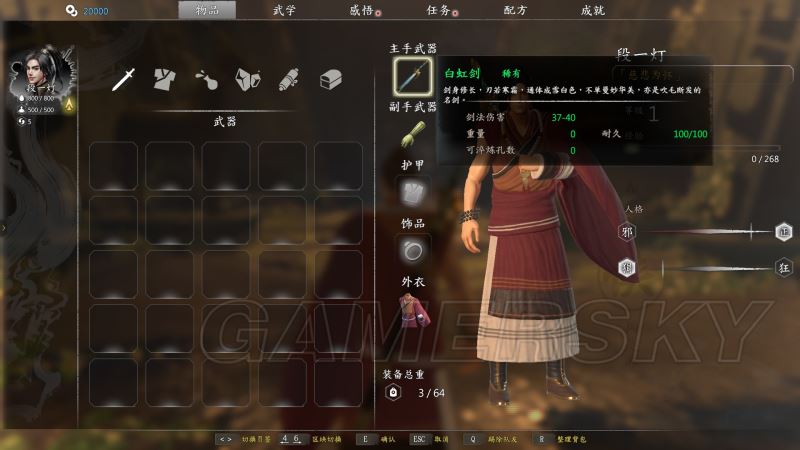
Task: Show the ore materials category
Action: tap(247, 79)
